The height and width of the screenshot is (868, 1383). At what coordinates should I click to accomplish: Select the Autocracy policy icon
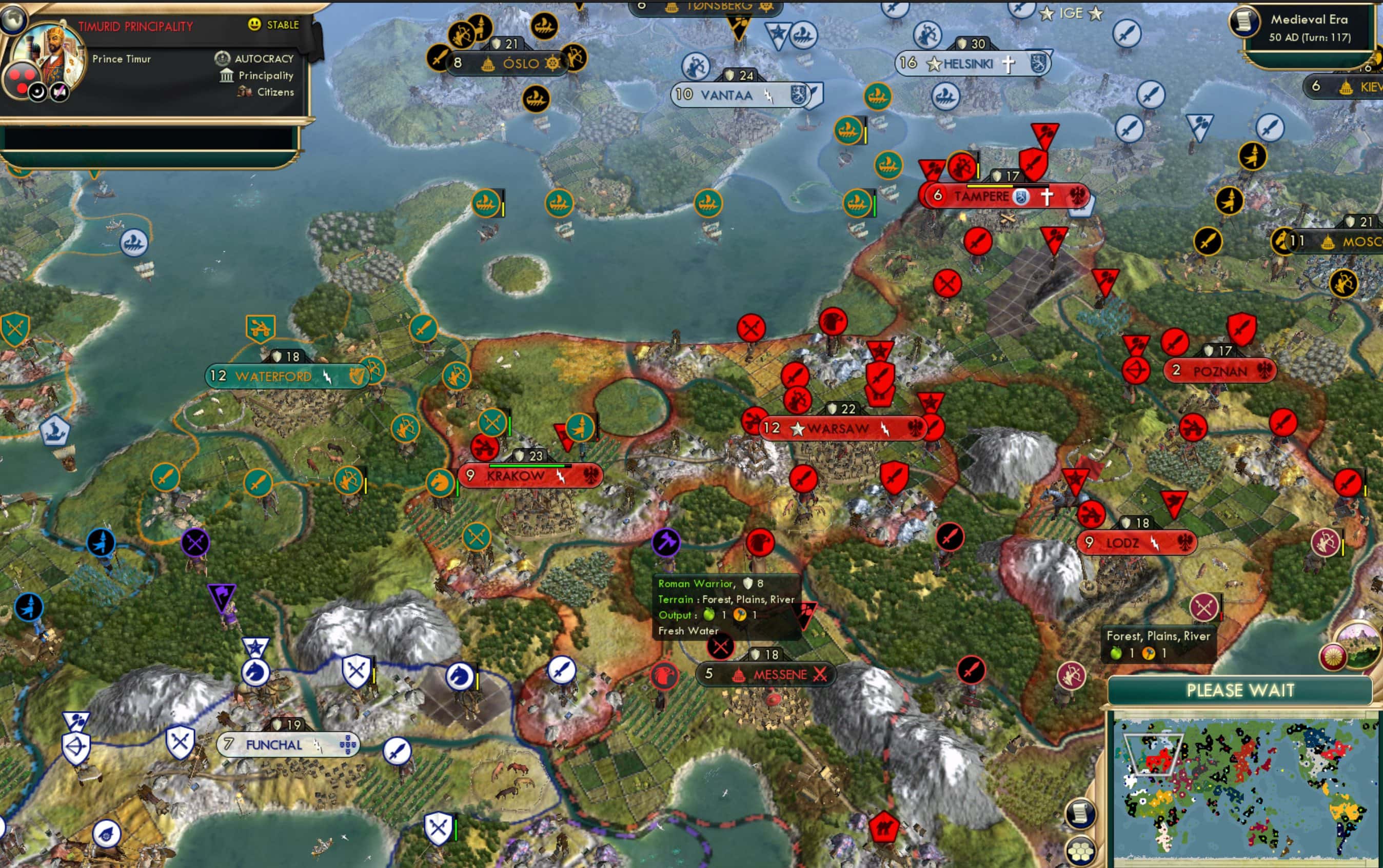pos(223,58)
